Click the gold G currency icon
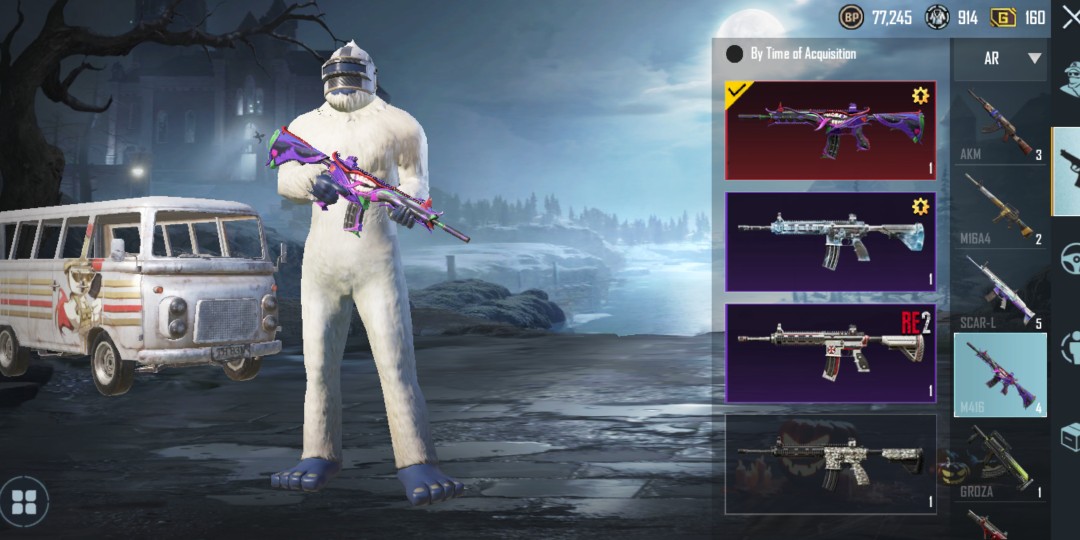 click(1003, 17)
